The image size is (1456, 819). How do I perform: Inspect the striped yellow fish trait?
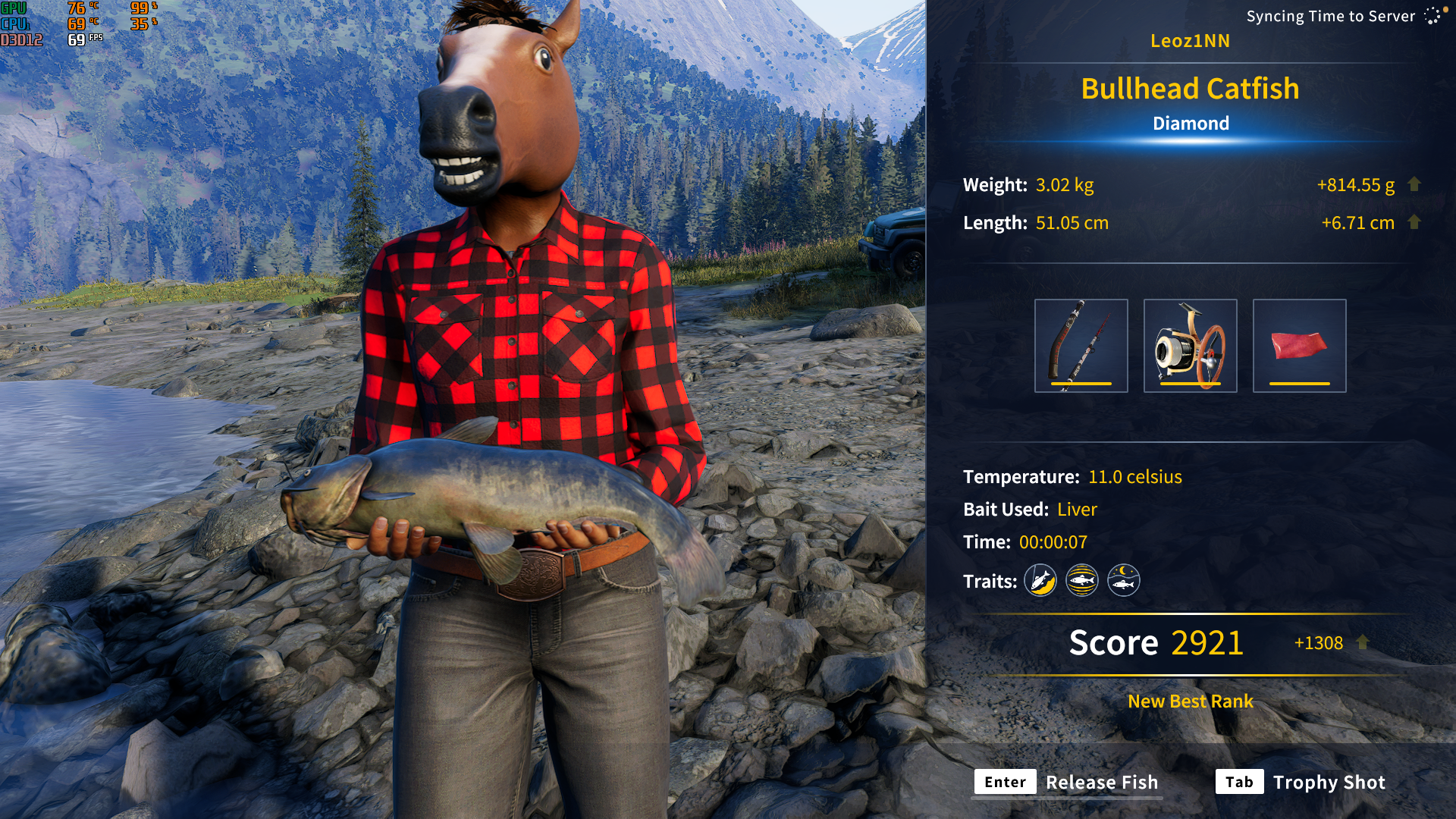[x=1082, y=581]
